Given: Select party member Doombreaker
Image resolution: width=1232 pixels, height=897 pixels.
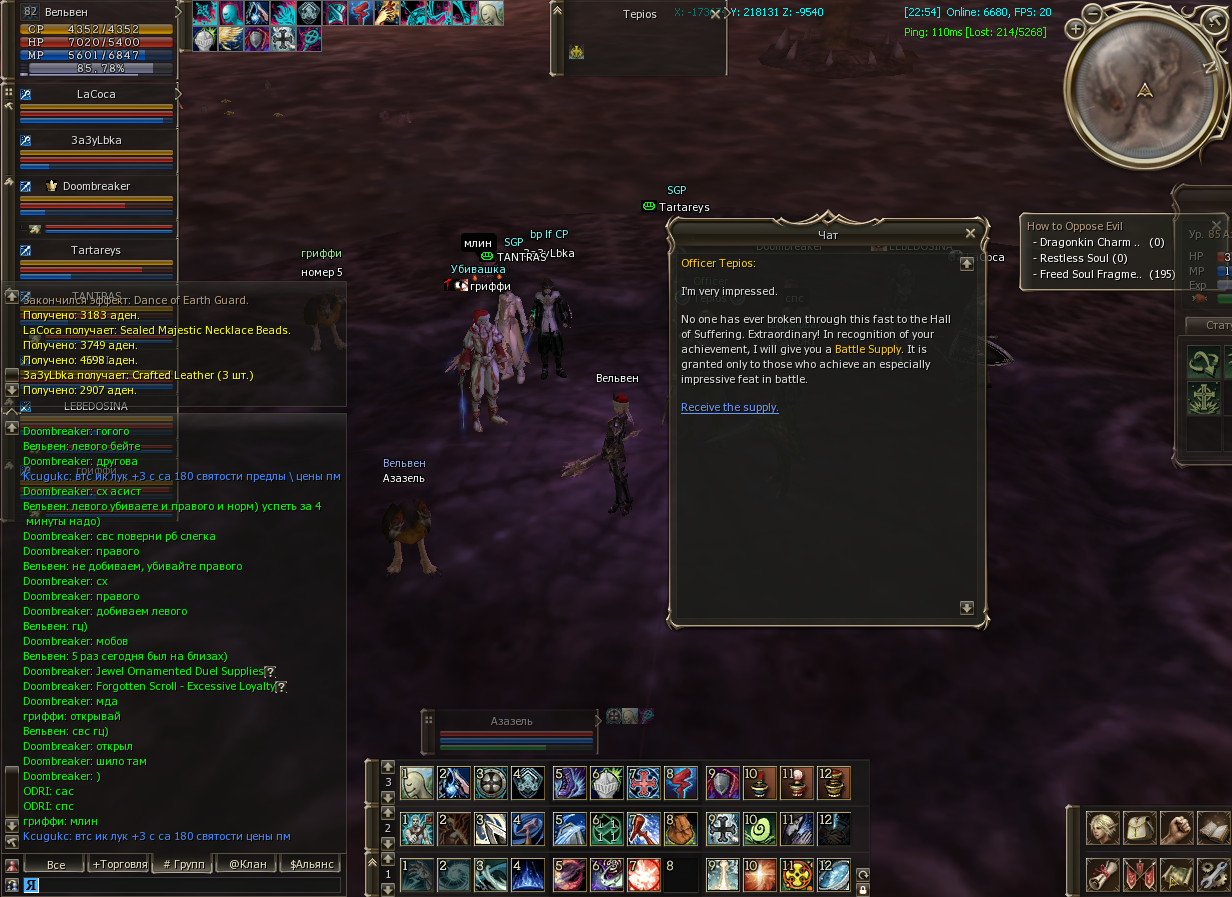Looking at the screenshot, I should 96,186.
